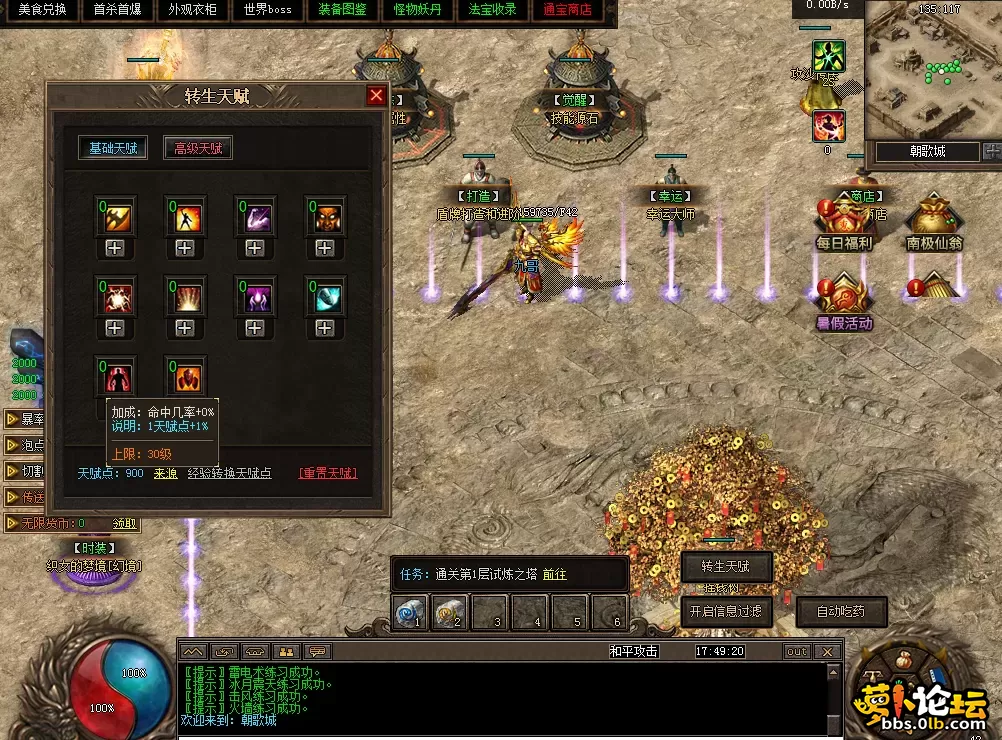This screenshot has height=740, width=1002.
Task: Click the 重置天赋 reset link
Action: (327, 473)
